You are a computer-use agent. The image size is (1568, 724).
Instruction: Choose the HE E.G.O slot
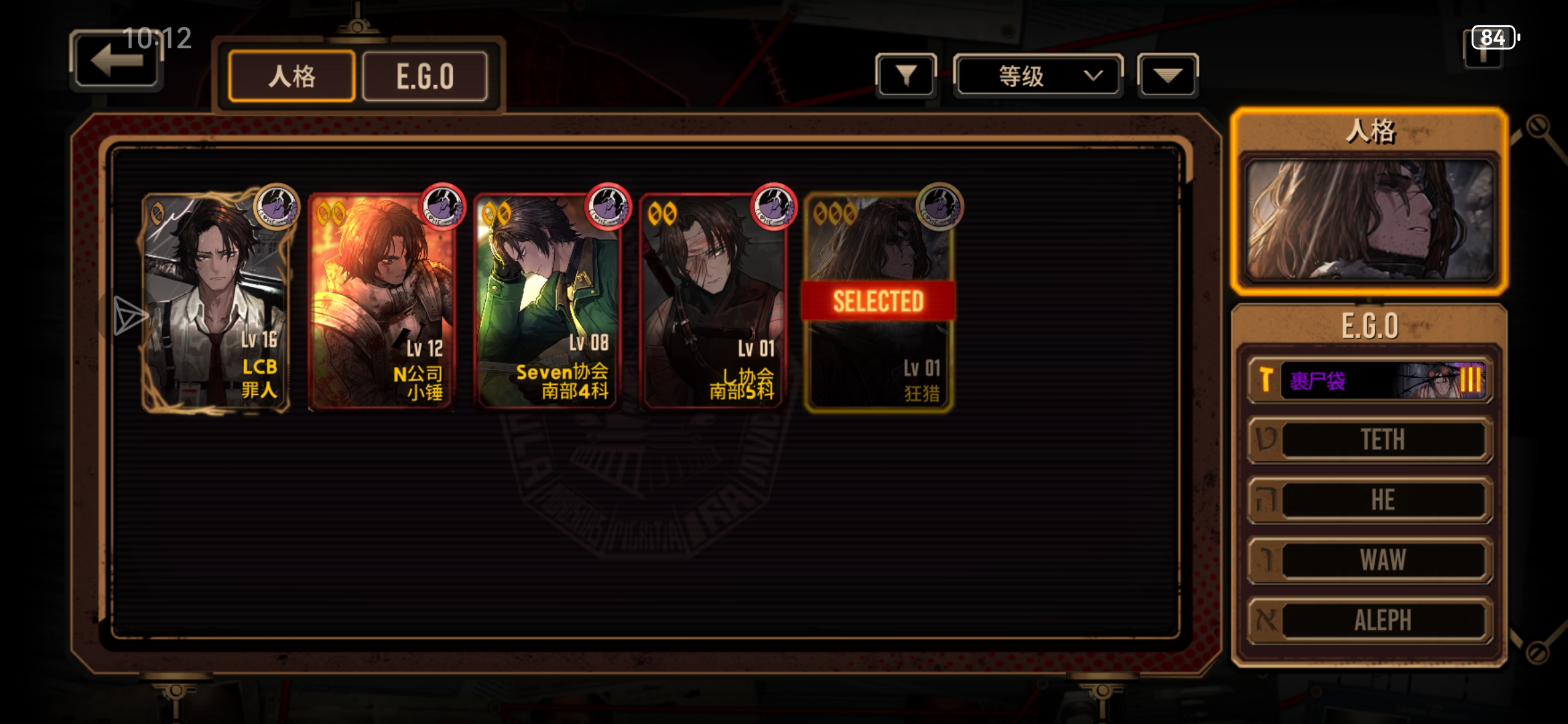pos(1370,500)
